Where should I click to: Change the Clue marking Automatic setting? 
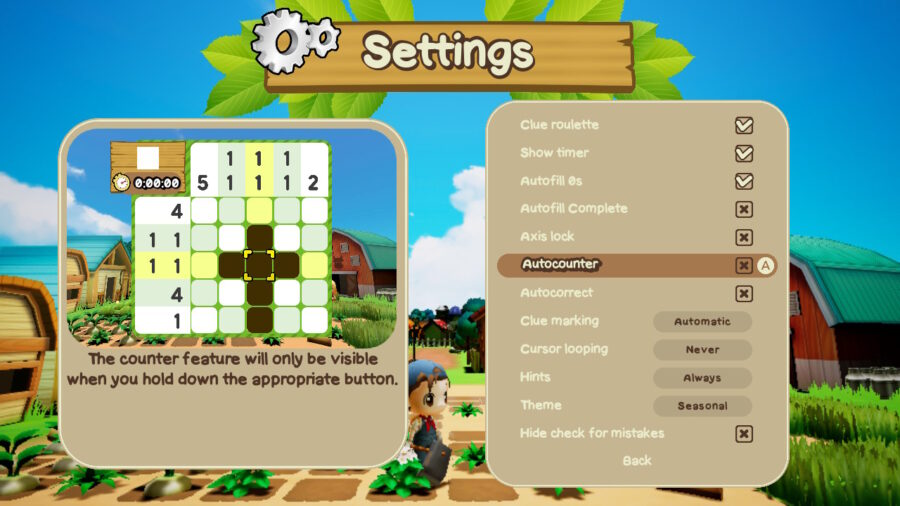pyautogui.click(x=702, y=322)
